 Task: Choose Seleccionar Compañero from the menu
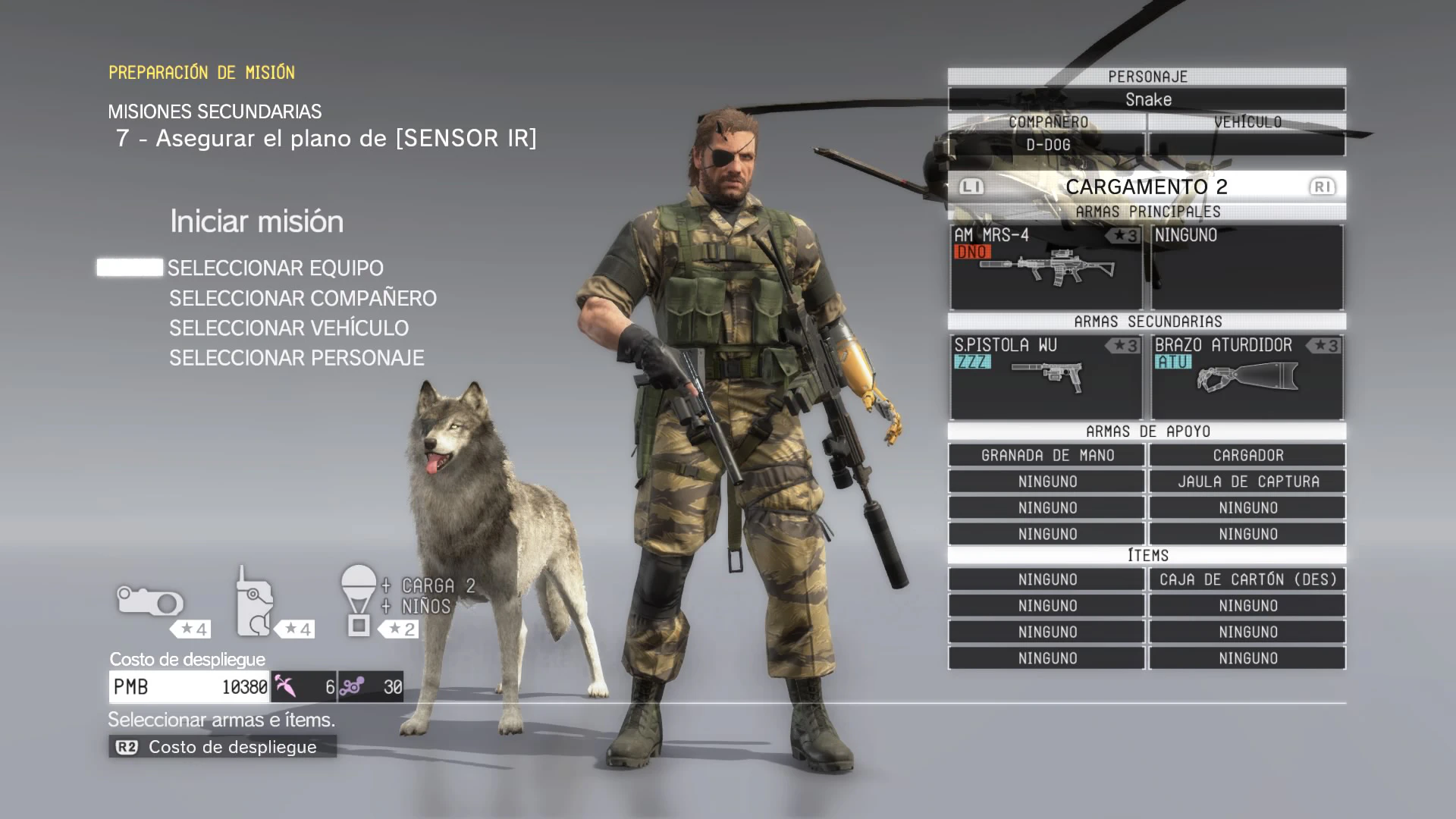(x=303, y=298)
